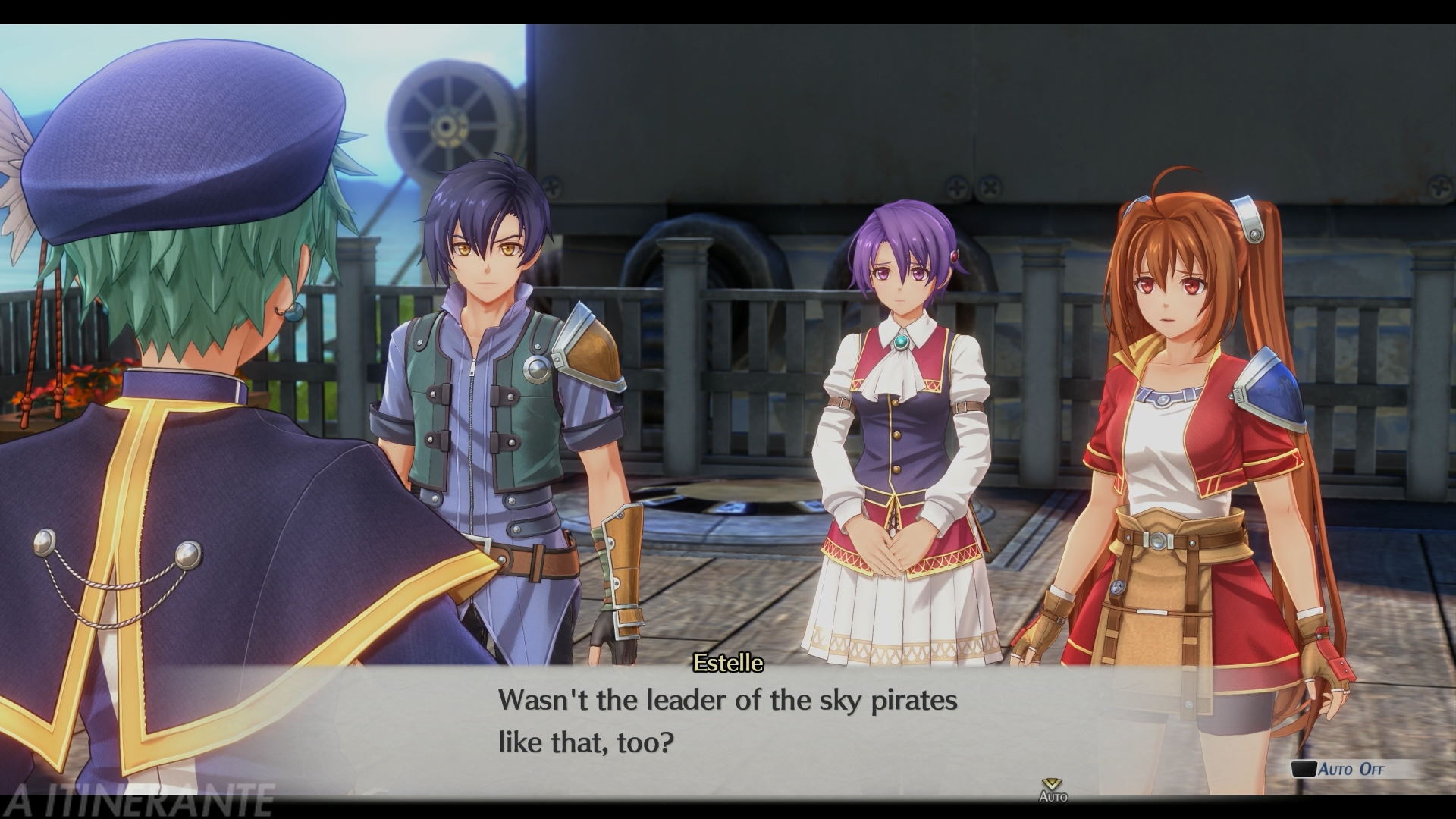Click the yellow dialogue advance arrow

pyautogui.click(x=1052, y=784)
